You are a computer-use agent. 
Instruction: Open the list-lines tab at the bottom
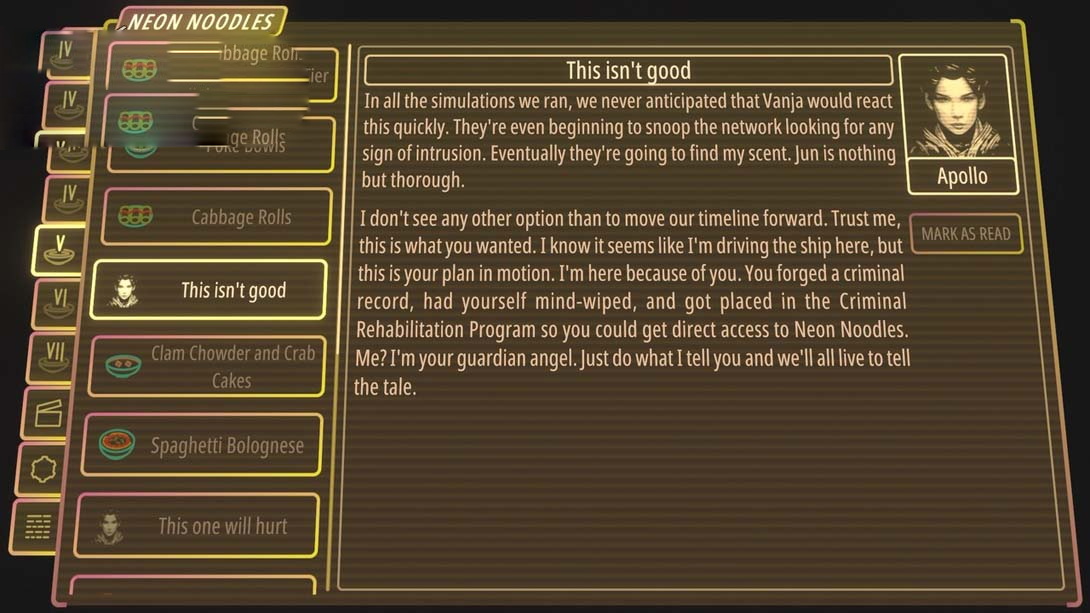tap(38, 526)
